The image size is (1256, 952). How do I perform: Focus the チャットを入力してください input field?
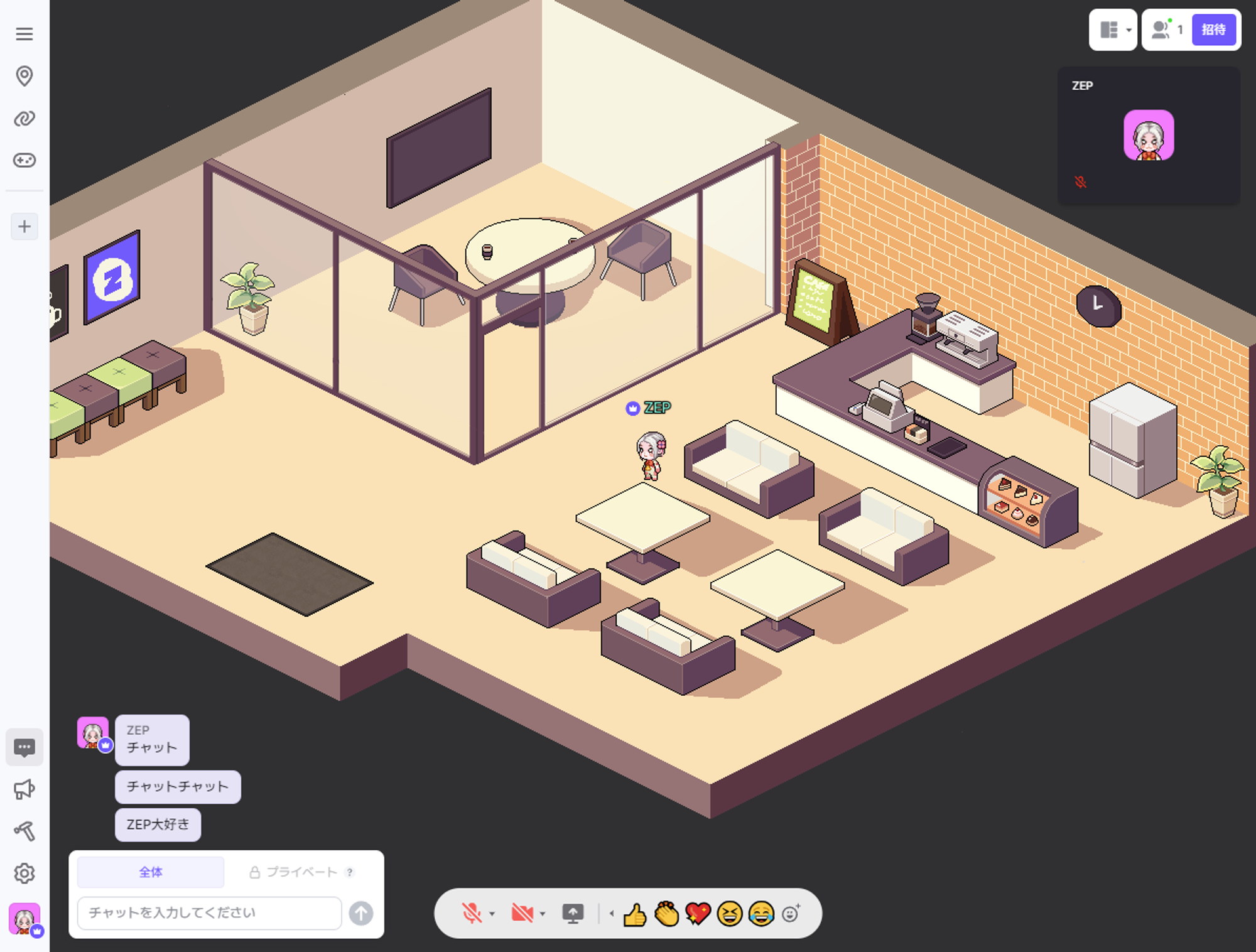(x=209, y=913)
